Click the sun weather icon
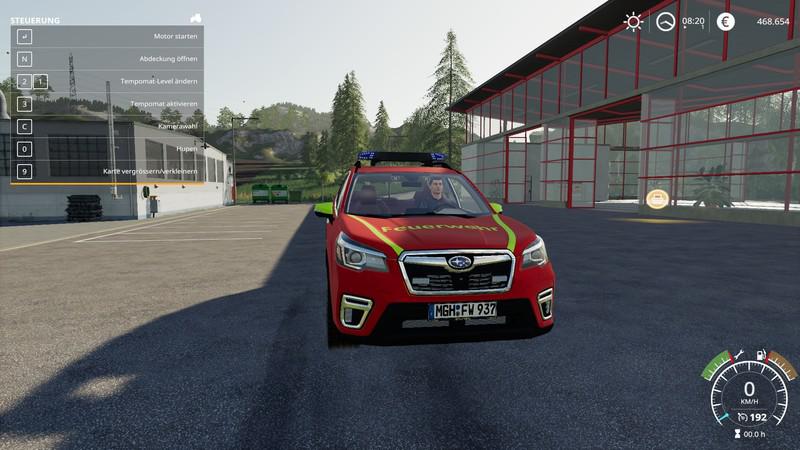 pos(633,21)
